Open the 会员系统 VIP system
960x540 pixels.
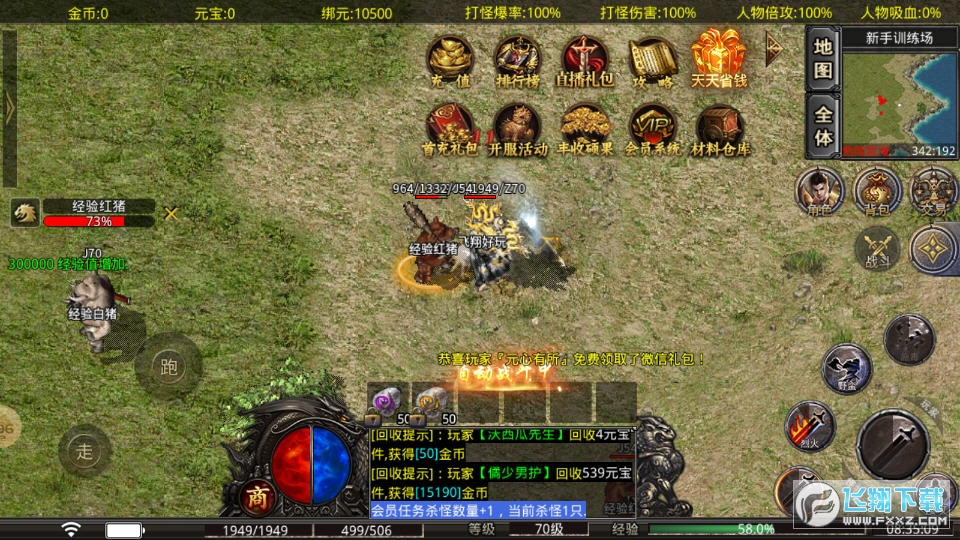tap(652, 128)
